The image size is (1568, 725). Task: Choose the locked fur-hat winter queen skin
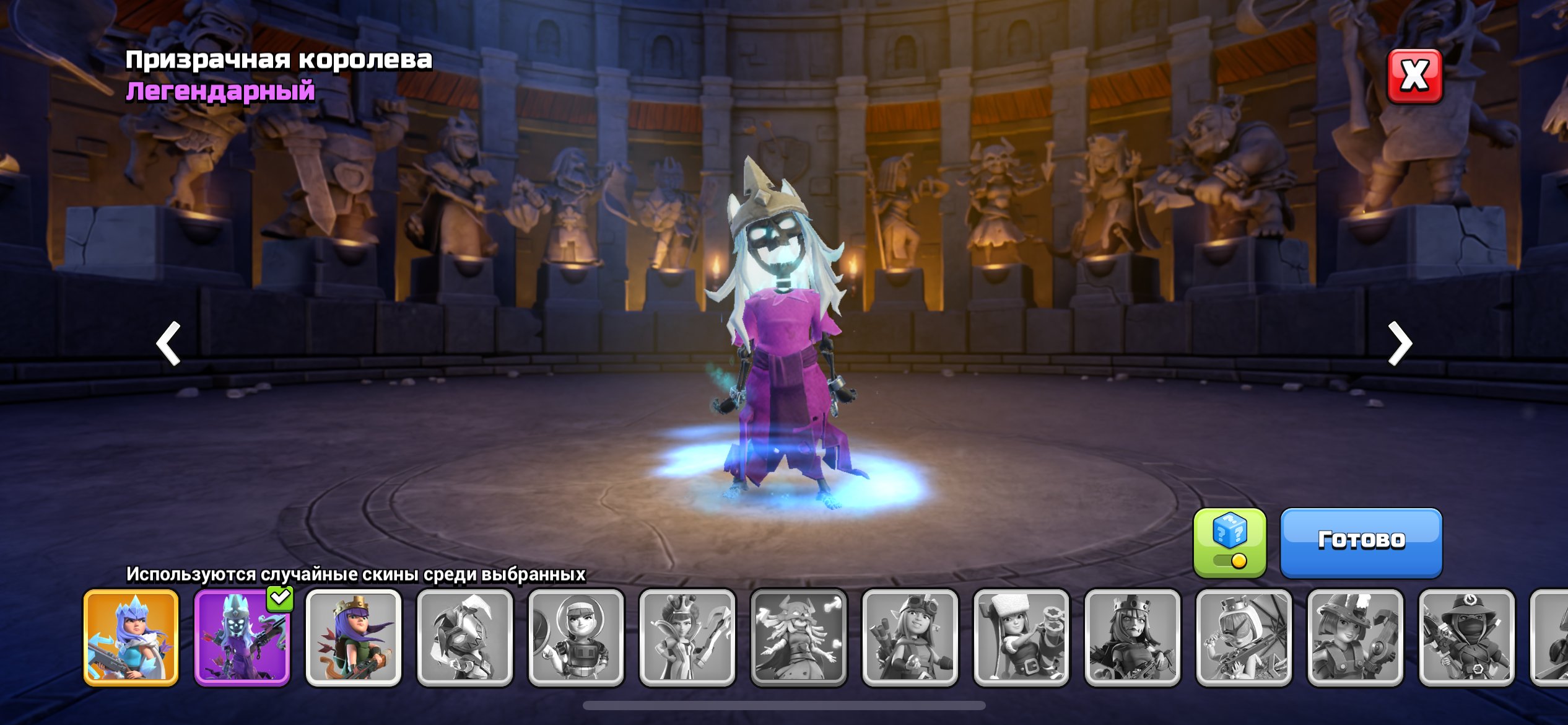tap(1021, 638)
